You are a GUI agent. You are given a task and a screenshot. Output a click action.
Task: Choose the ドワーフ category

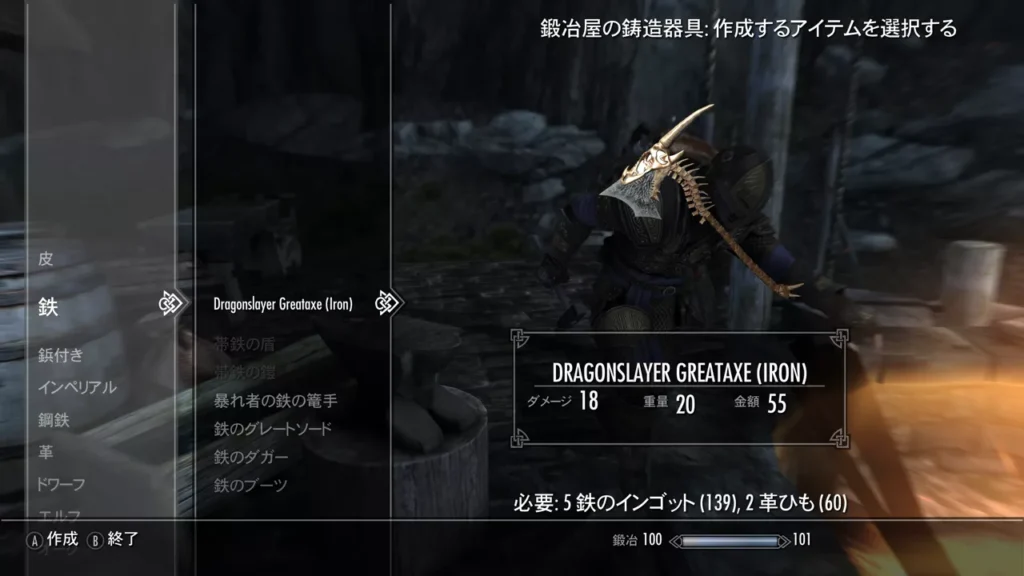pos(61,484)
